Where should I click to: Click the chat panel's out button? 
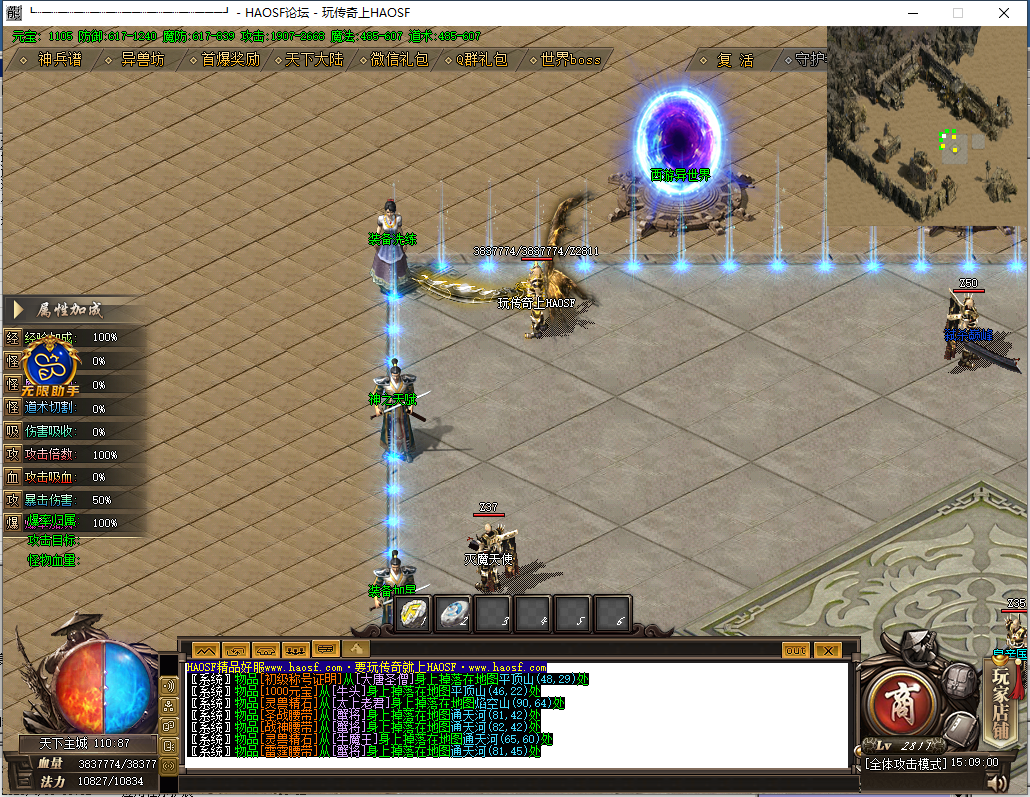click(x=796, y=650)
